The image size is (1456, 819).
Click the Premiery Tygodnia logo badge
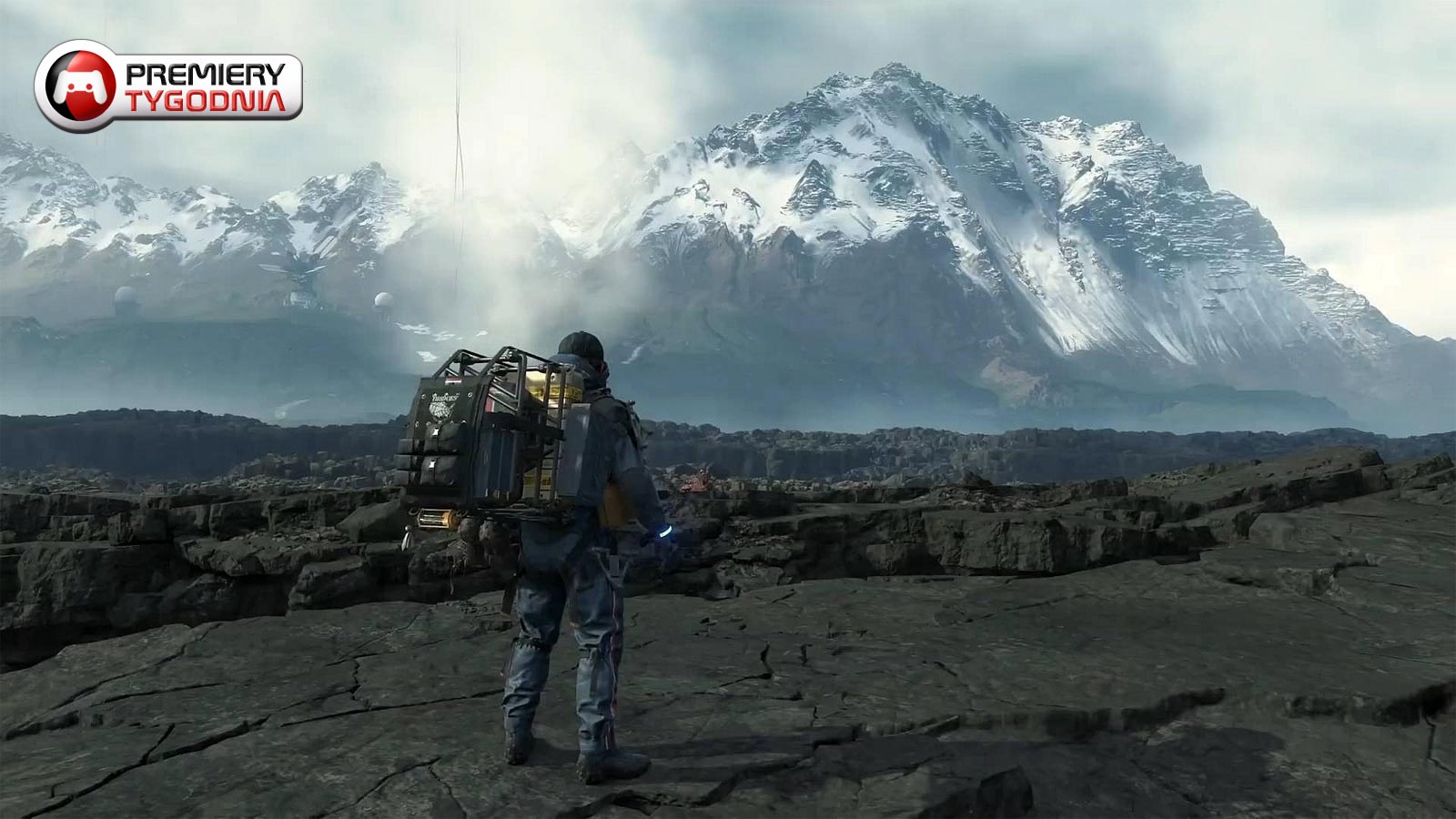[168, 86]
